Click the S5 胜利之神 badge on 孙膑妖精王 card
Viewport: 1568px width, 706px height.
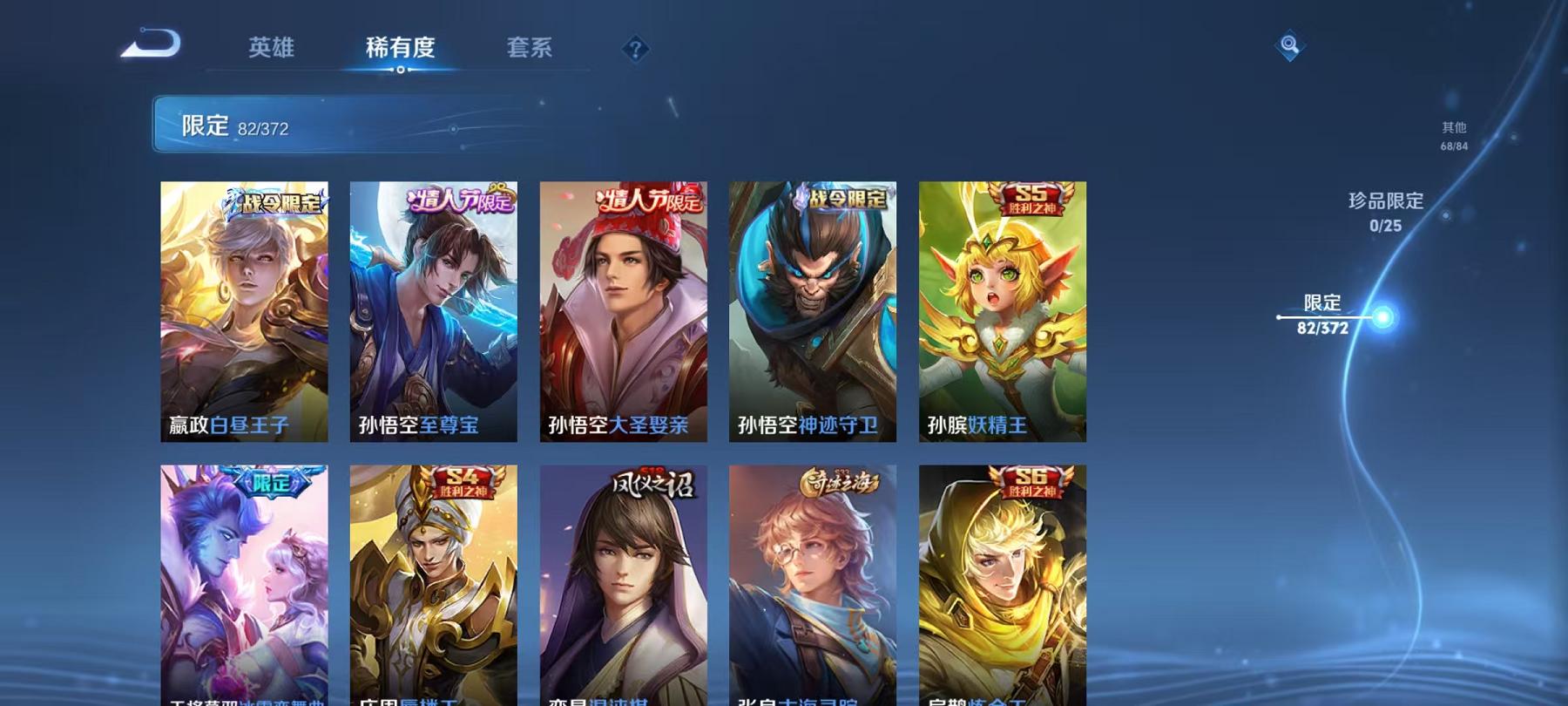click(1028, 198)
